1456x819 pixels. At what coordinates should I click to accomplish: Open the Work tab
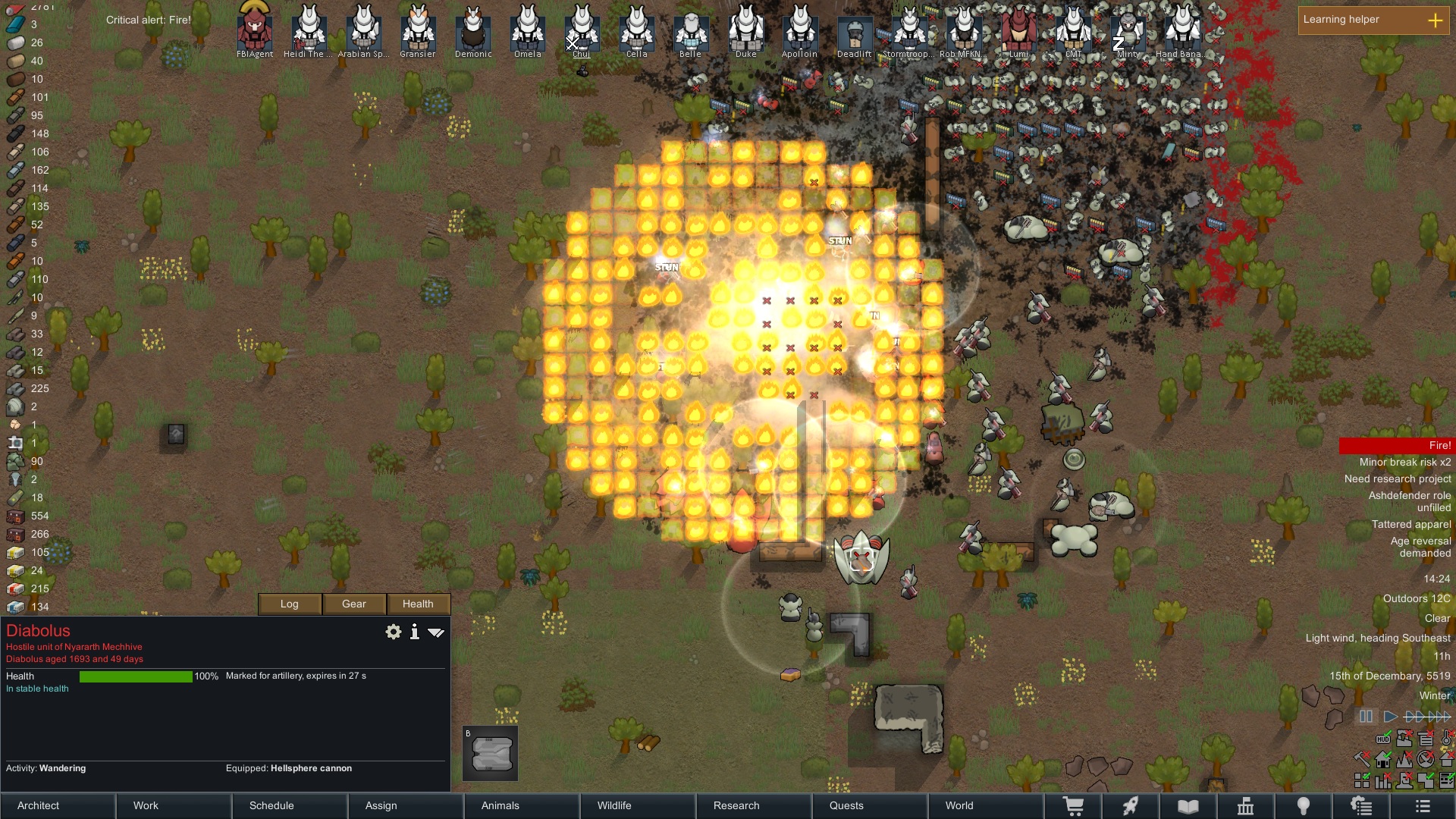pyautogui.click(x=174, y=805)
